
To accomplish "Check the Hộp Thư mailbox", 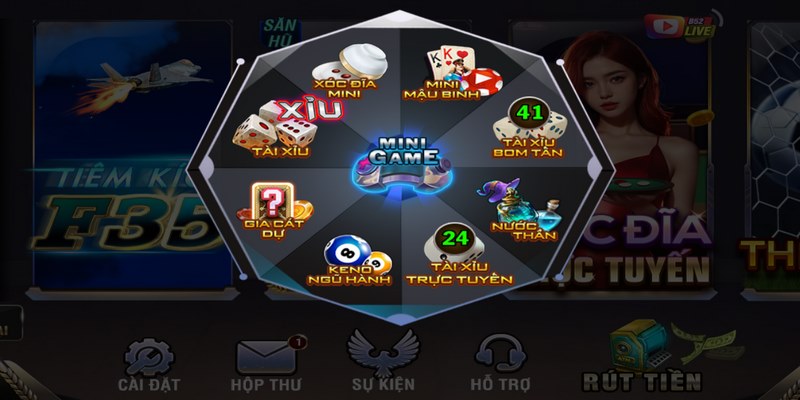I will pyautogui.click(x=266, y=364).
